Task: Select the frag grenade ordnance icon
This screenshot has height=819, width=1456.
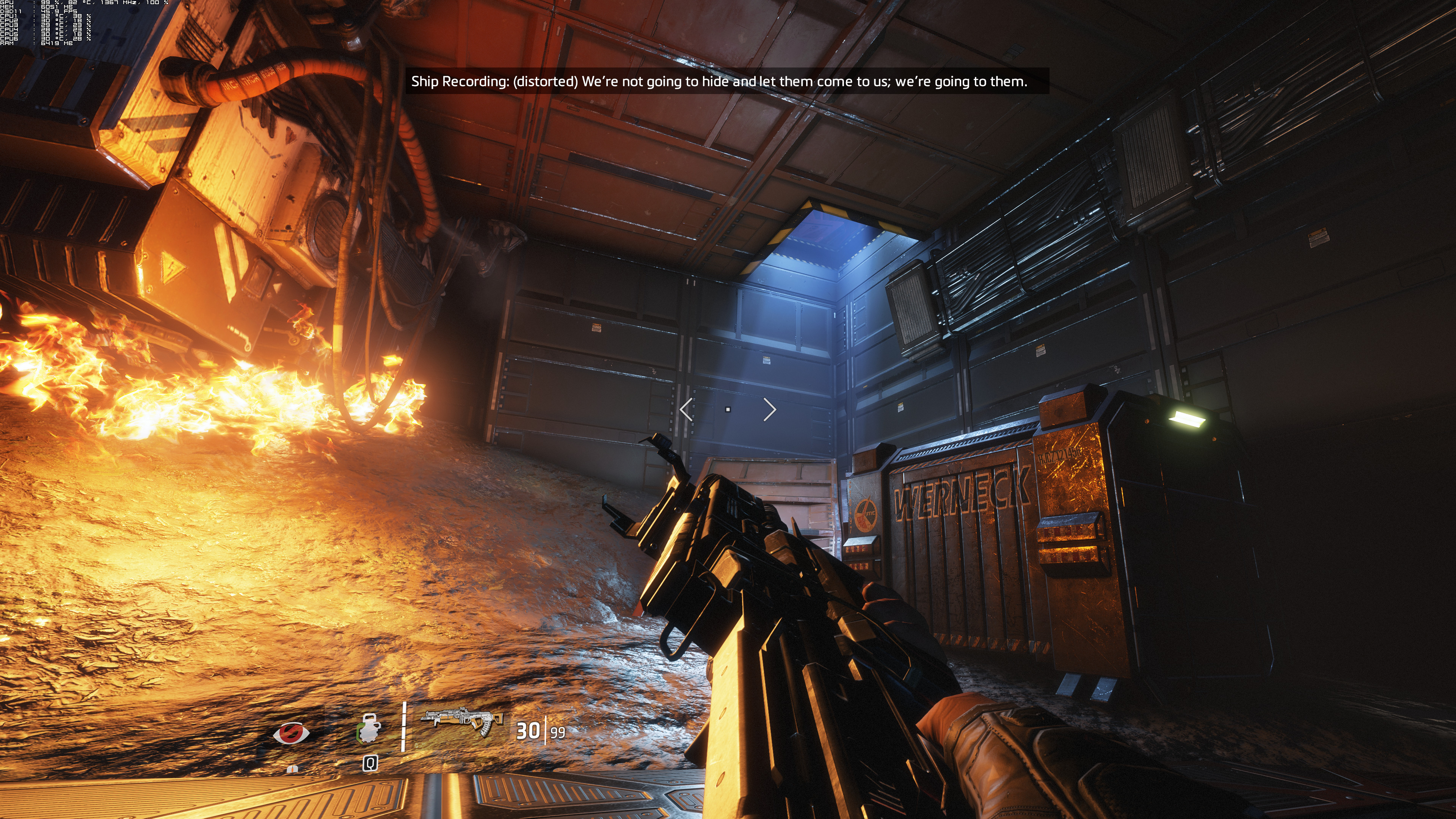Action: 369,729
